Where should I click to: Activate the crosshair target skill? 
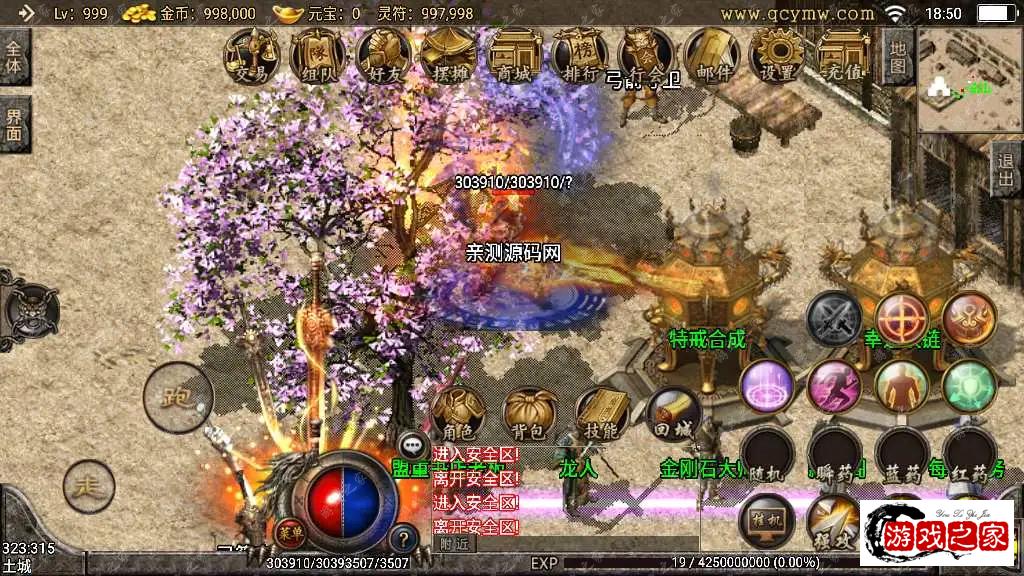[901, 319]
